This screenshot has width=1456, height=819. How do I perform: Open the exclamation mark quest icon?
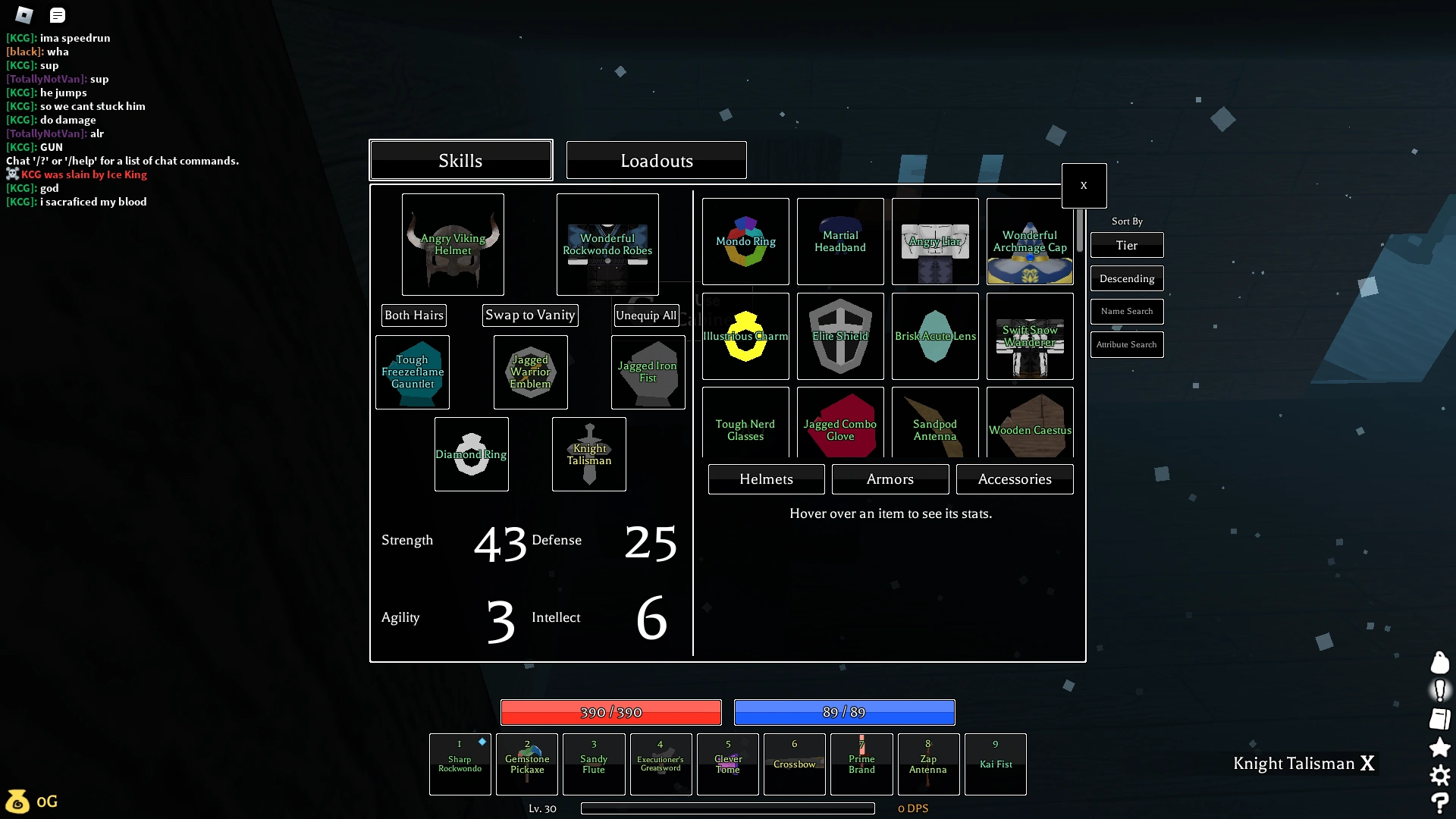[1439, 691]
